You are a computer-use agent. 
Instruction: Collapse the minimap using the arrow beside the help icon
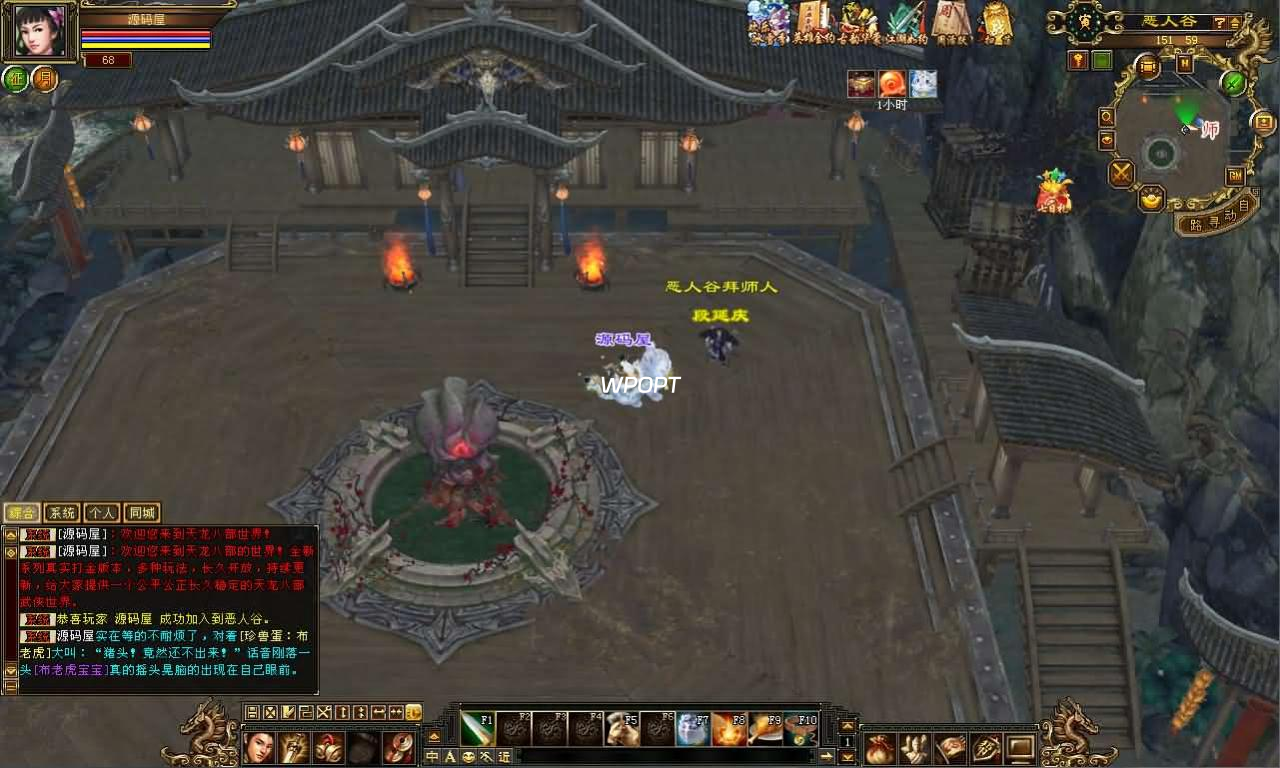[x=1234, y=22]
